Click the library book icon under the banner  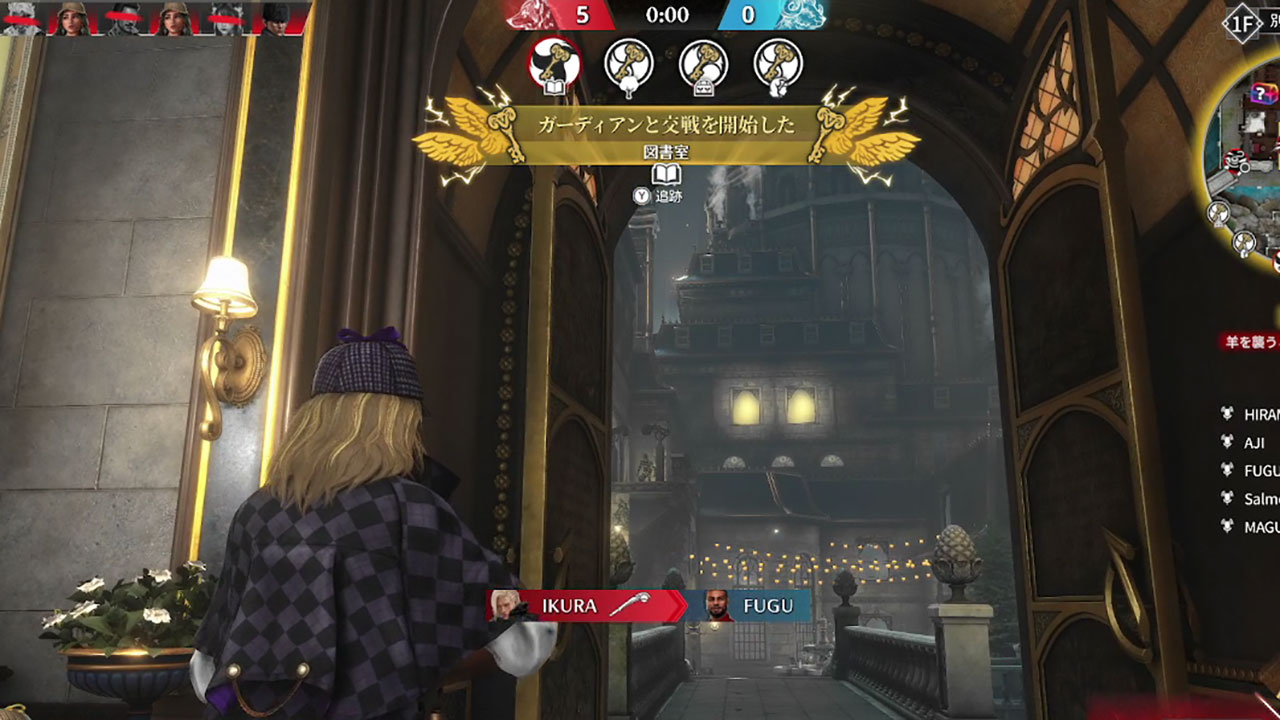coord(666,175)
